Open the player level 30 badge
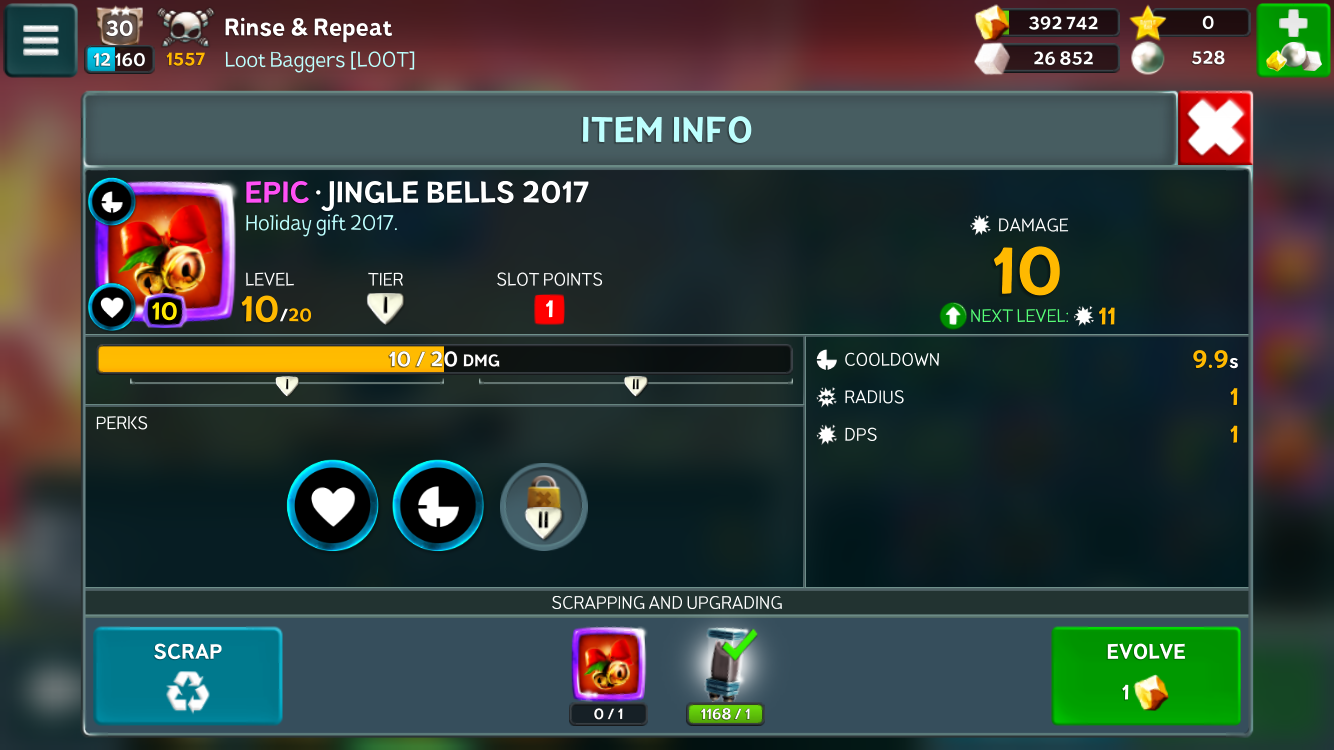 [119, 27]
